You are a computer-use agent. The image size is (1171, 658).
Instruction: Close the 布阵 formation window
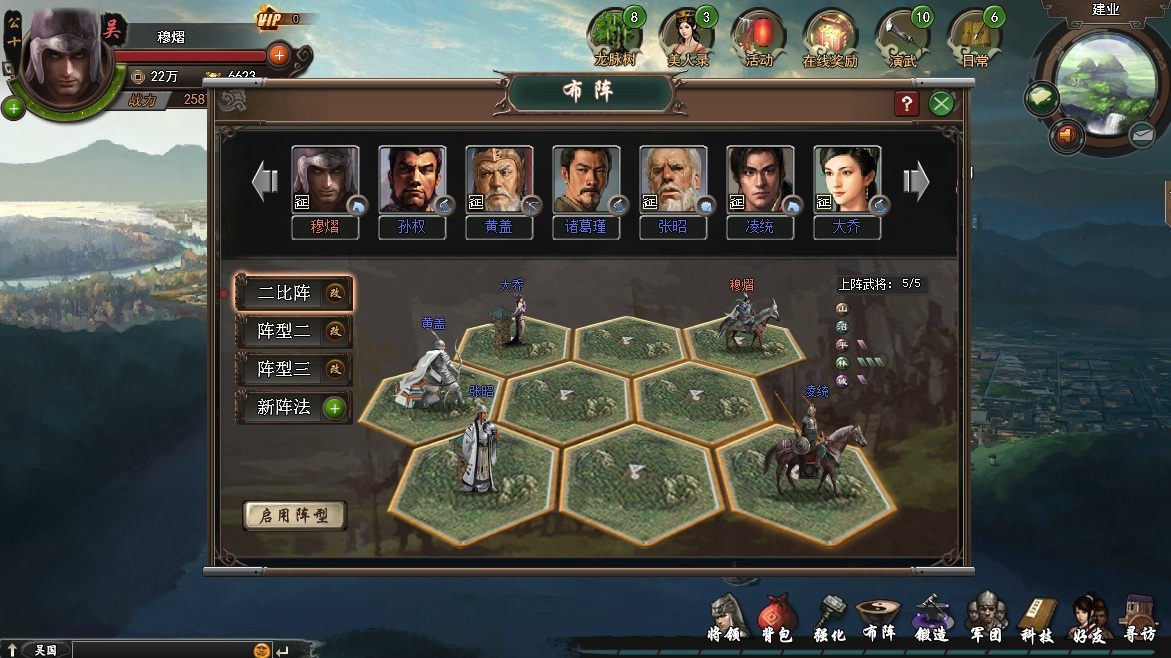pyautogui.click(x=941, y=103)
